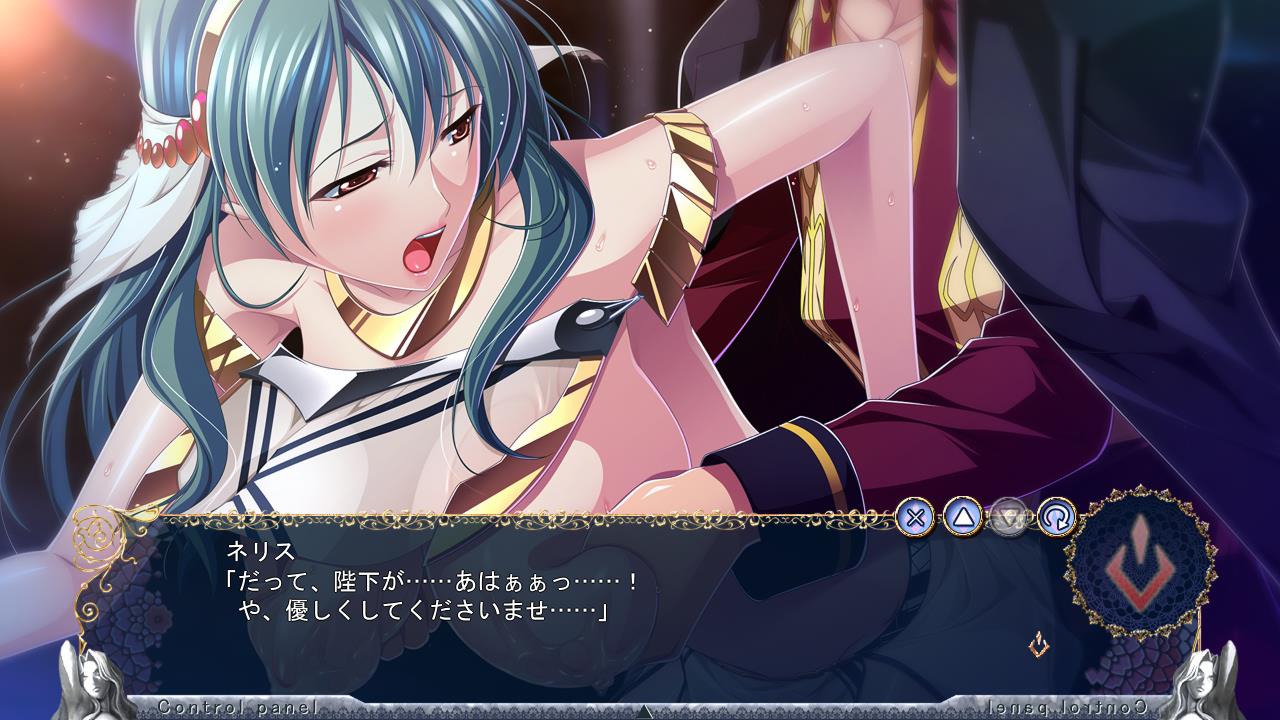Click the round X button
1280x720 pixels.
point(915,517)
